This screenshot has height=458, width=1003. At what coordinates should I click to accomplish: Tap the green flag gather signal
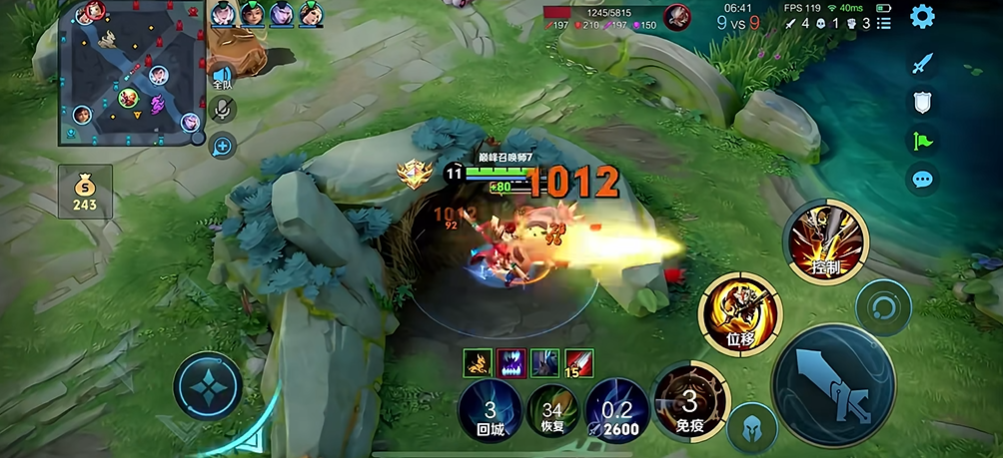pos(922,141)
